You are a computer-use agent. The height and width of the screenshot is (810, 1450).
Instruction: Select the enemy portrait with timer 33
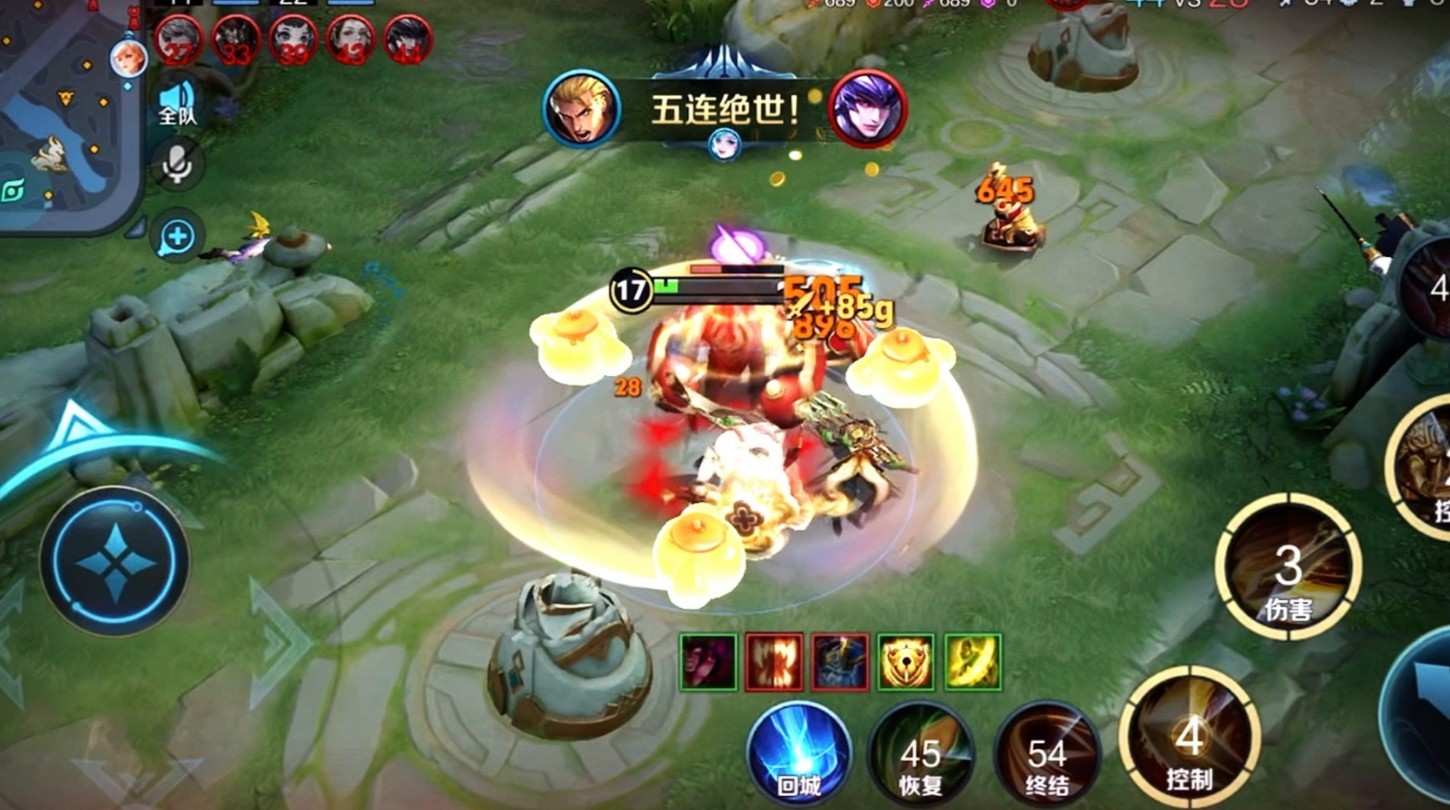(236, 41)
